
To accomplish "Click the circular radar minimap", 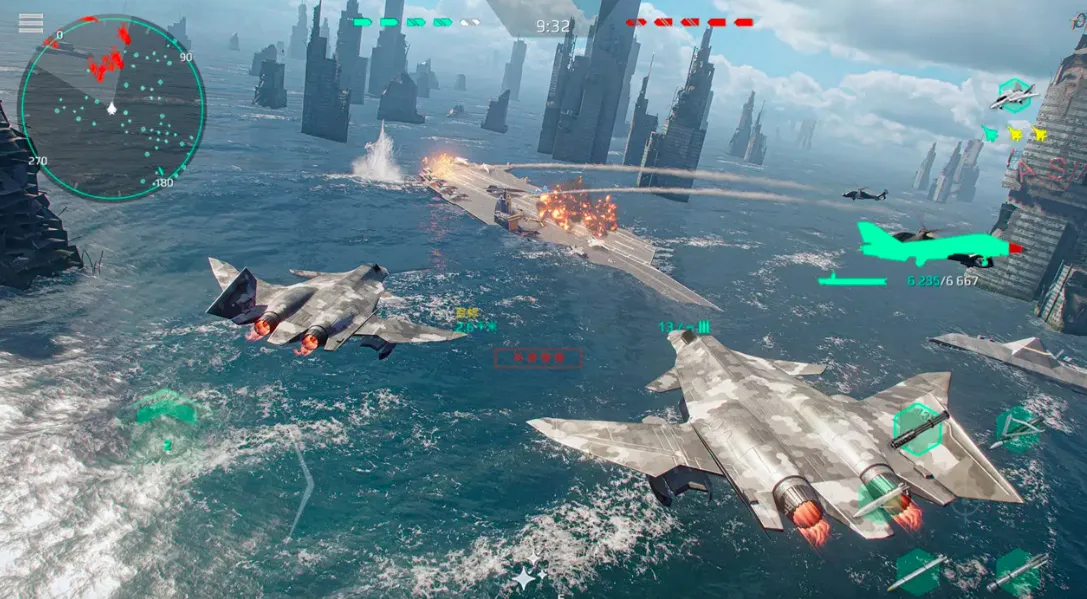I will click(111, 106).
